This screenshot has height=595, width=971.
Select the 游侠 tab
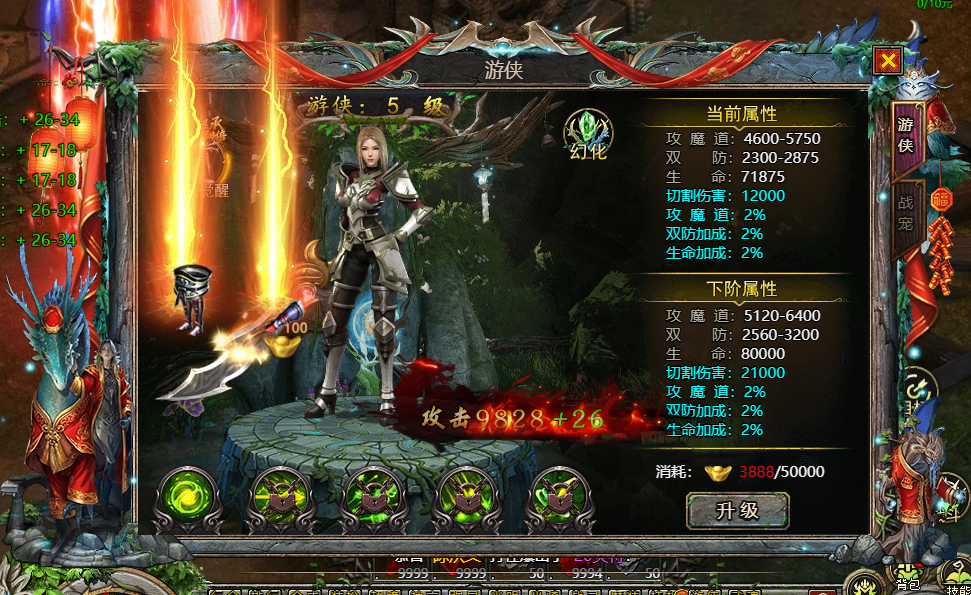pos(906,134)
